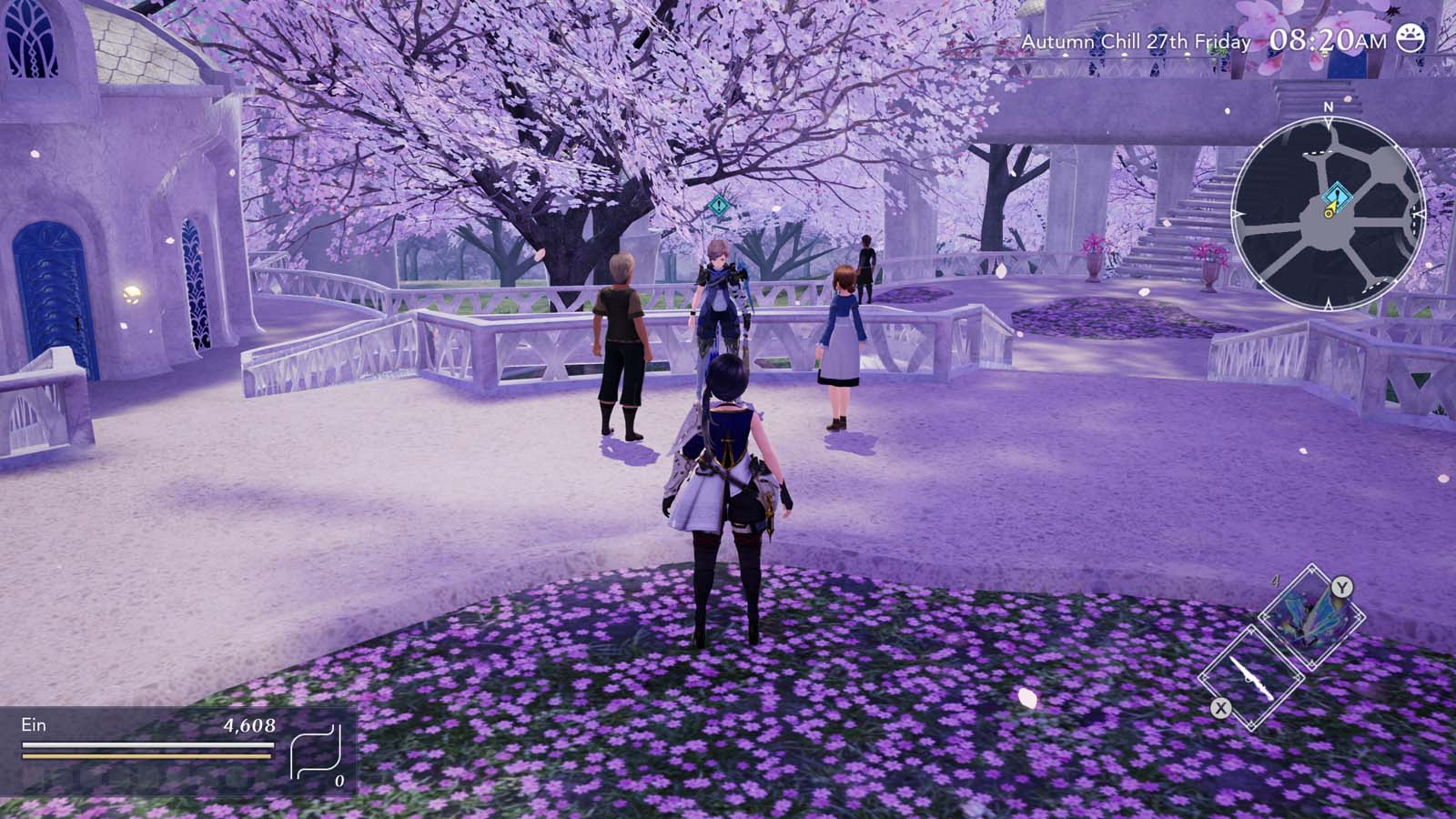Expand the Autumn Chill 27th Friday date label

tap(1136, 40)
